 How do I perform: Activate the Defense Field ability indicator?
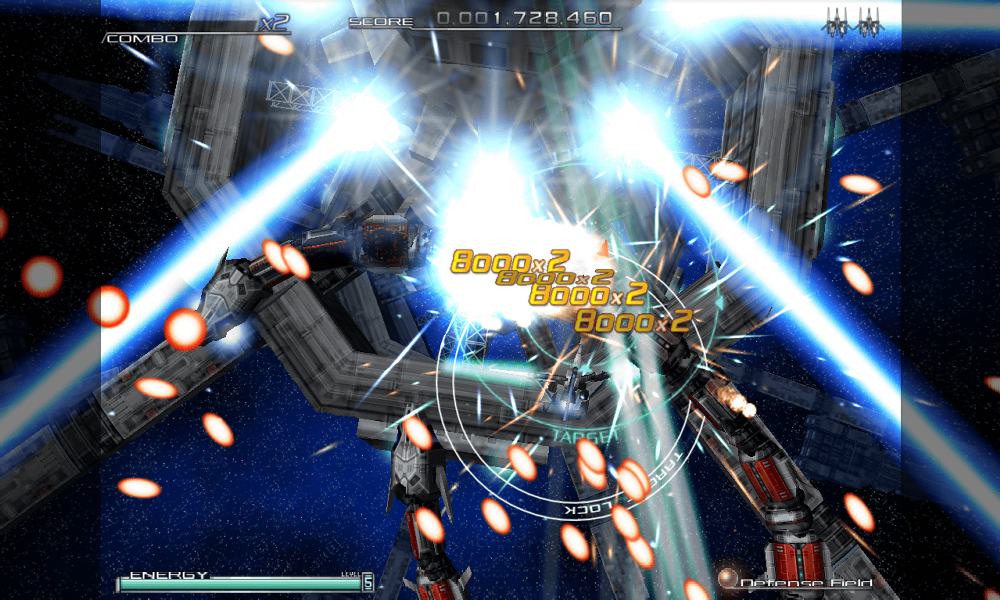coord(807,582)
